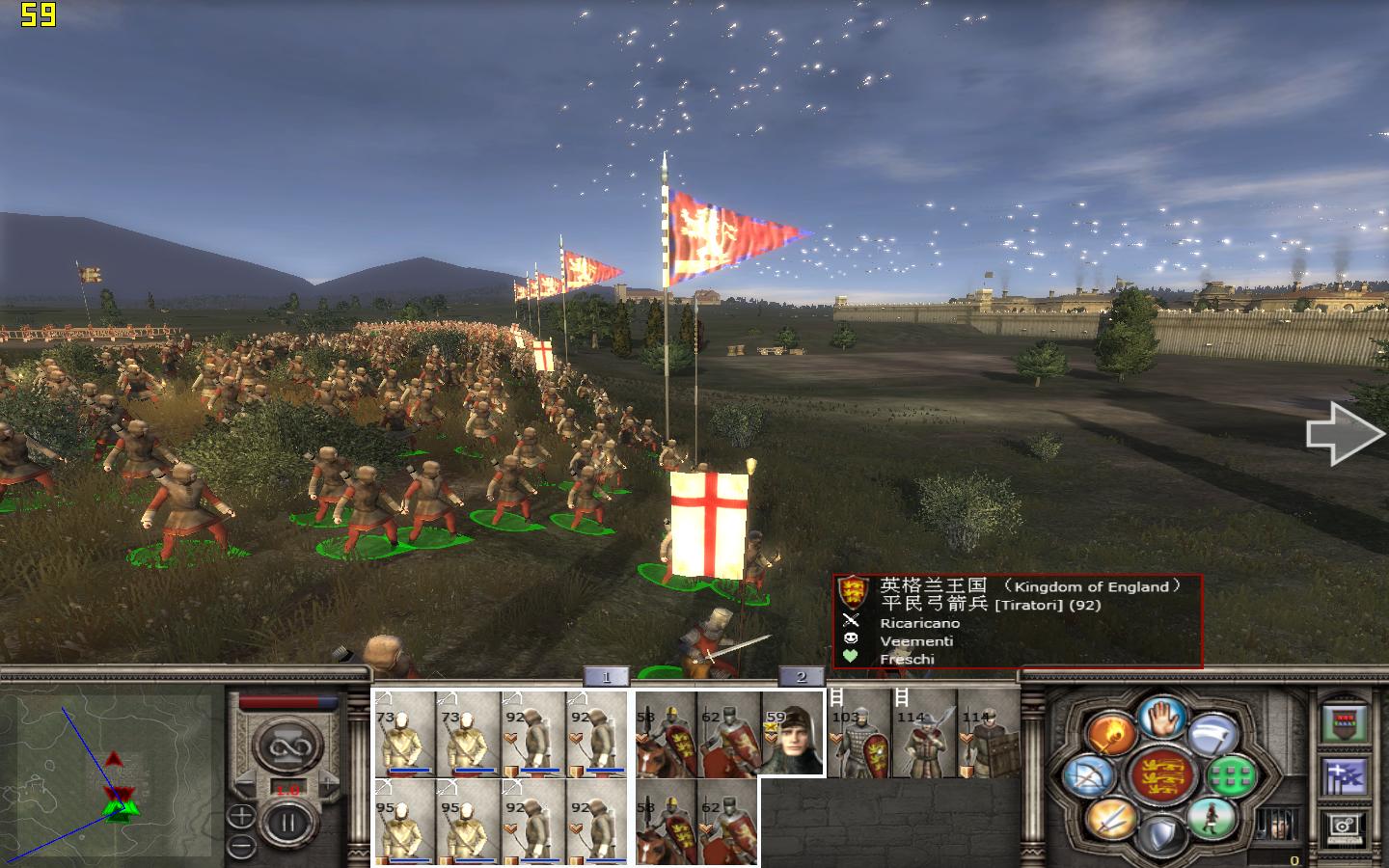
Task: Order Withdraw using the walking soldier icon
Action: click(x=1212, y=819)
